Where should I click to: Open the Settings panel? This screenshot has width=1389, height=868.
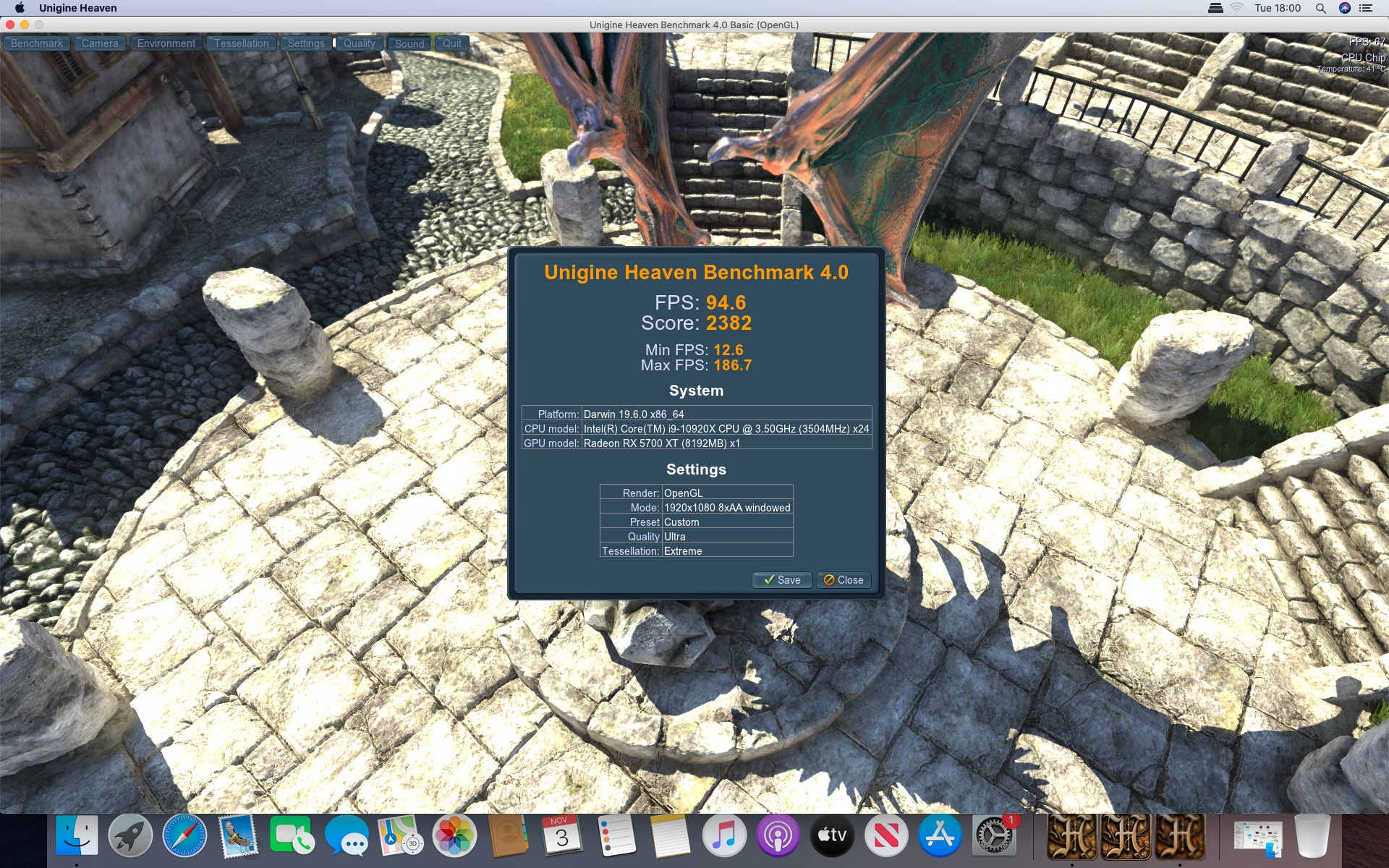[x=306, y=43]
